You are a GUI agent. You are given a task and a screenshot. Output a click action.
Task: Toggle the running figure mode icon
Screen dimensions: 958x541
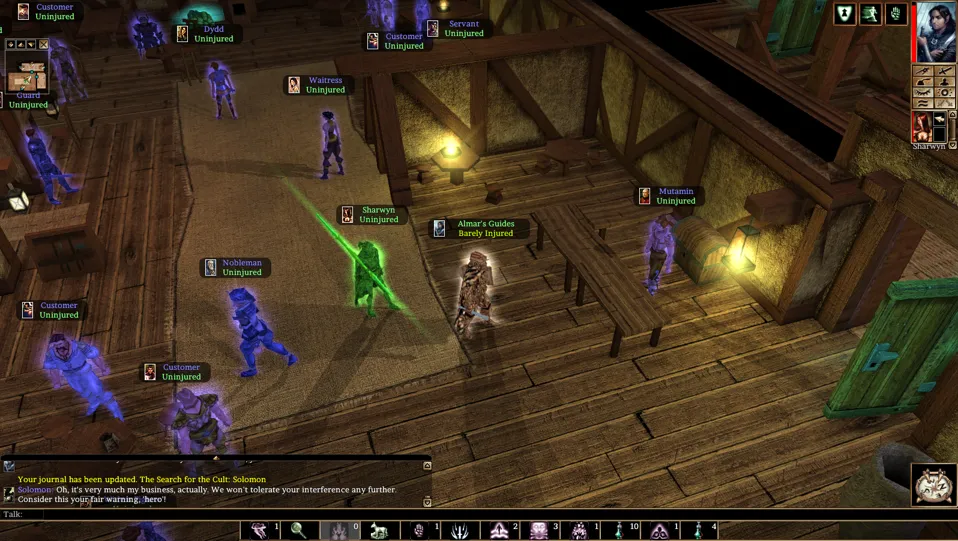click(x=870, y=14)
